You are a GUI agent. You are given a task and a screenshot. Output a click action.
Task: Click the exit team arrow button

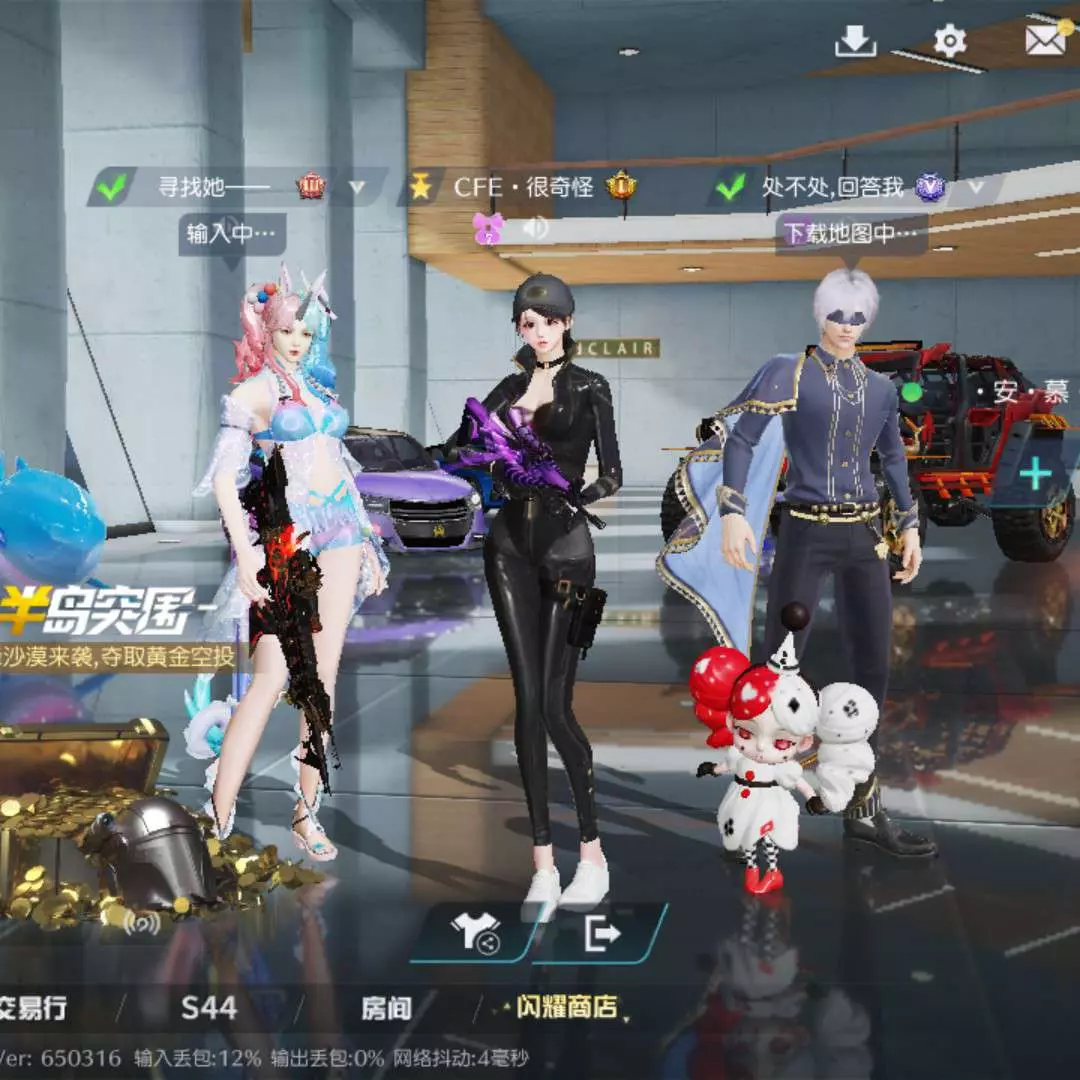coord(602,934)
